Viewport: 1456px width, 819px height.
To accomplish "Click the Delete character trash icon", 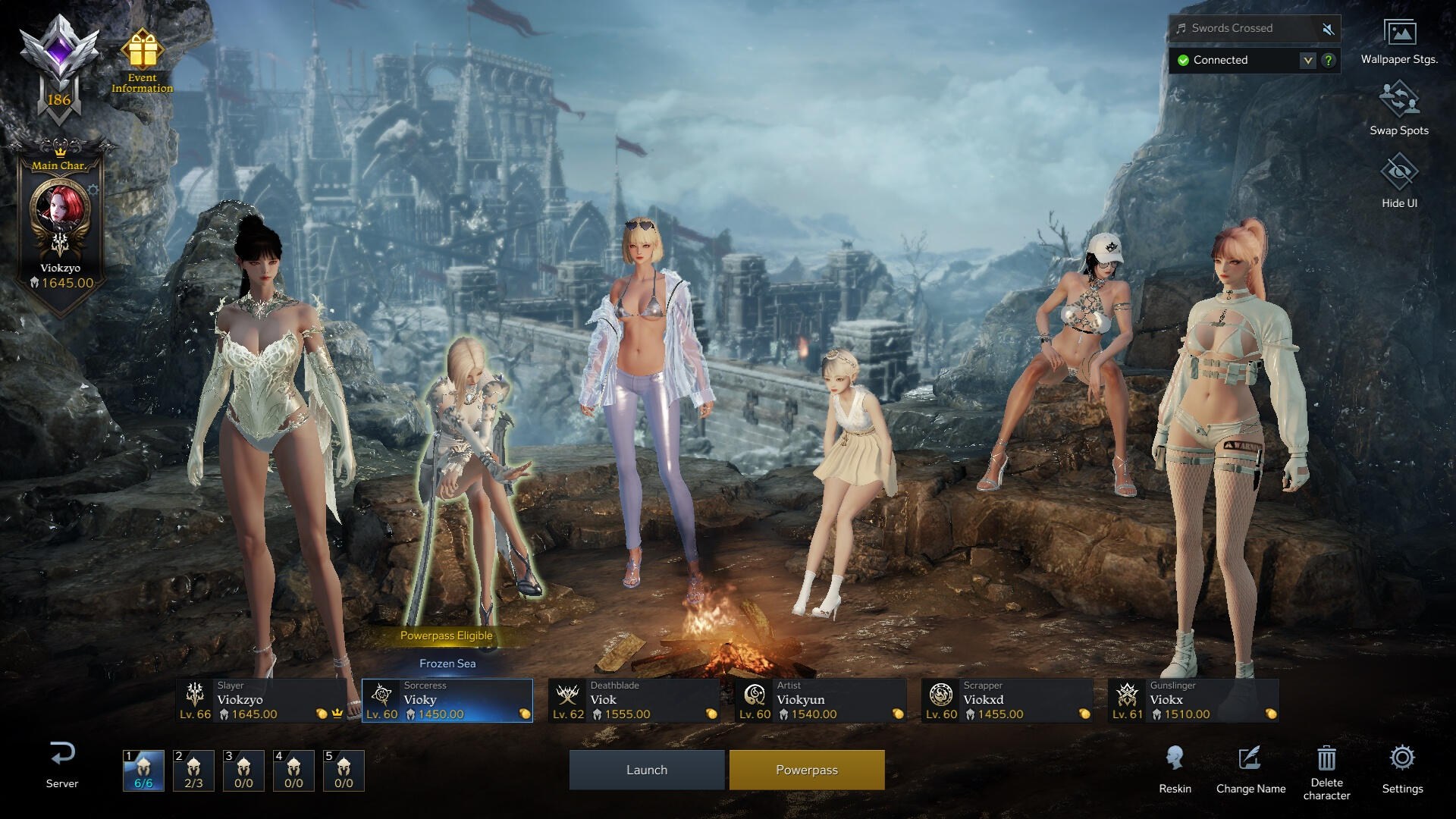I will (x=1326, y=758).
